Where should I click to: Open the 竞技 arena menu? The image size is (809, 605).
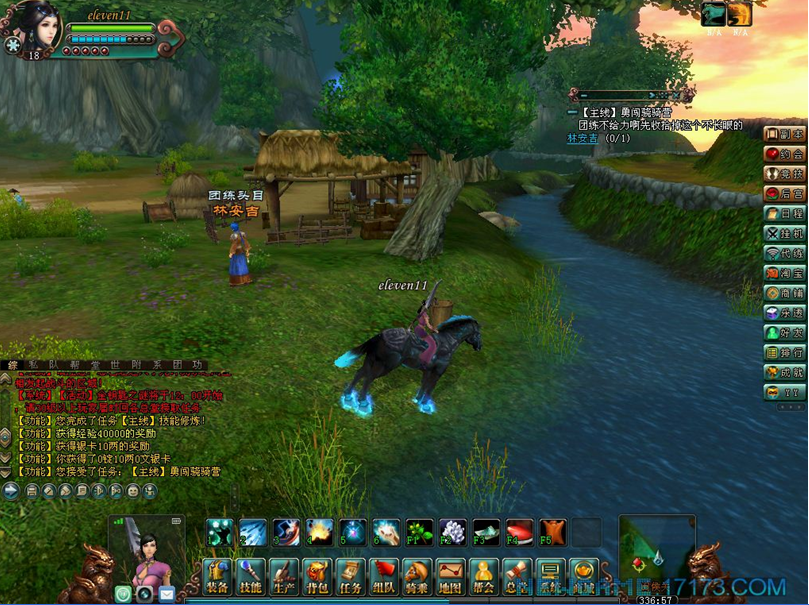(785, 174)
